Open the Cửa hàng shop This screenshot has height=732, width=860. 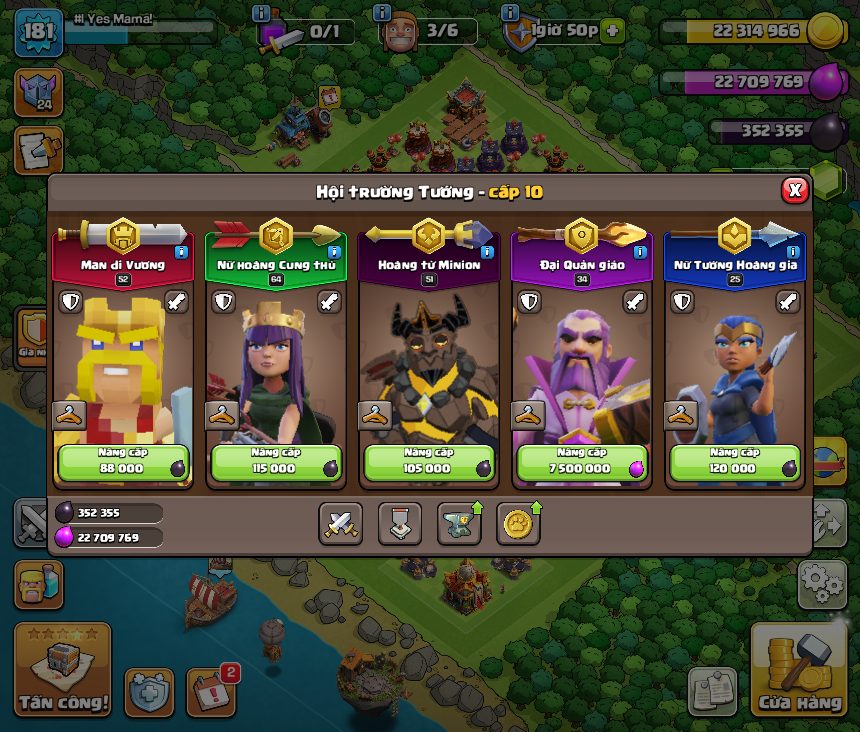(x=798, y=670)
